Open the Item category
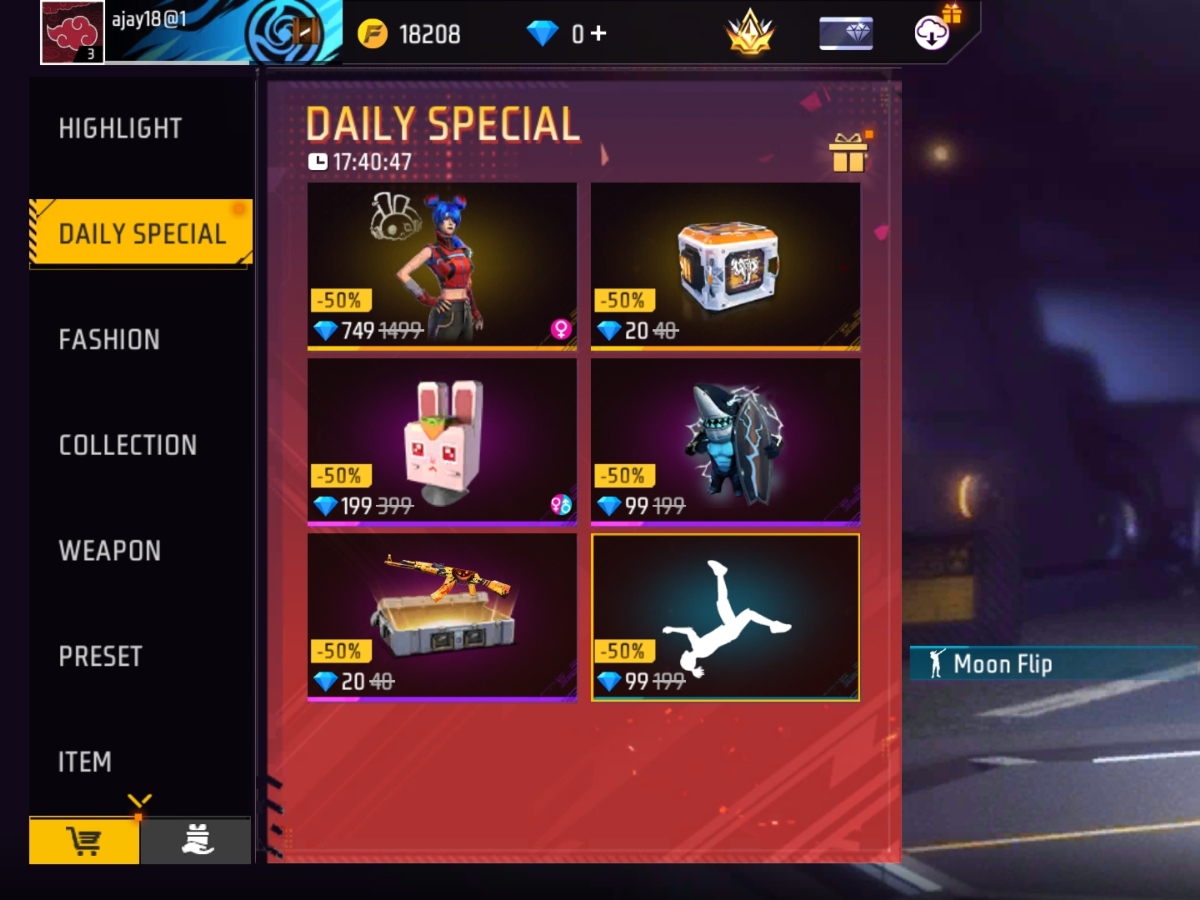Image resolution: width=1200 pixels, height=900 pixels. pyautogui.click(x=85, y=762)
